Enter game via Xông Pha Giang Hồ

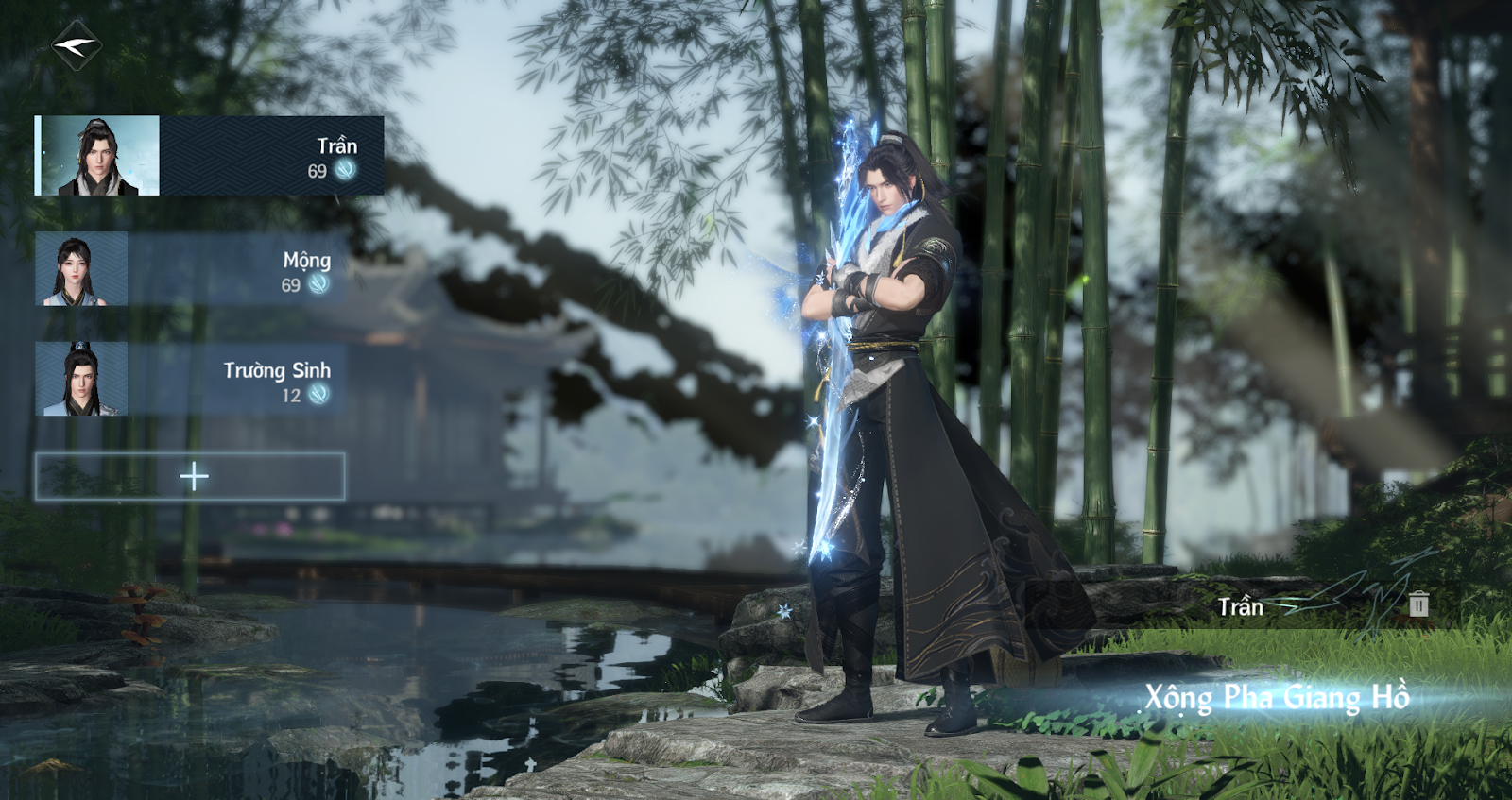[1277, 697]
